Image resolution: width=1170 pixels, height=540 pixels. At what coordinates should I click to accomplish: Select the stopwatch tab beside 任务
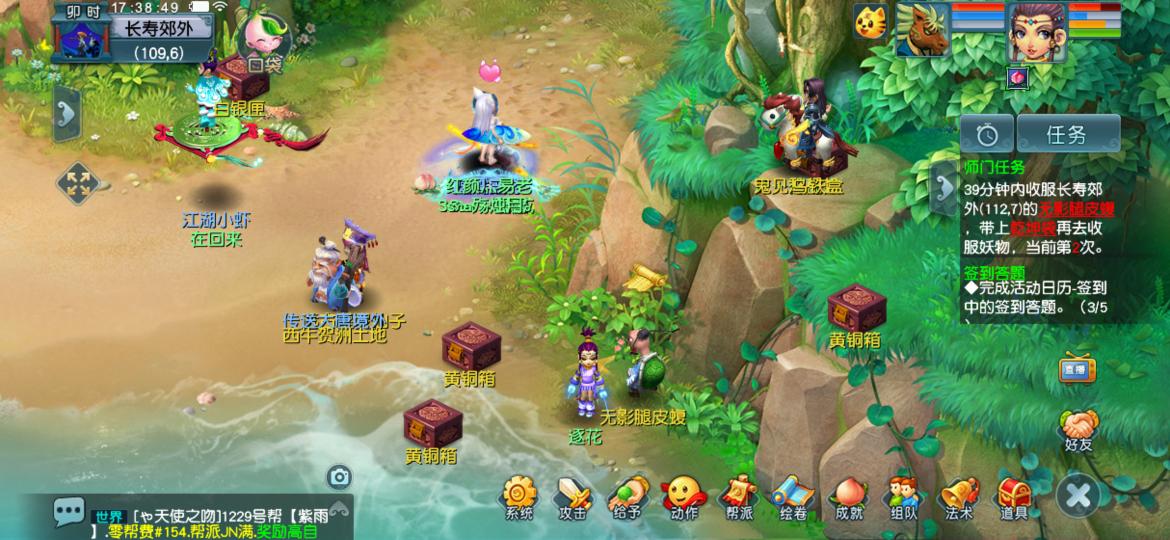click(x=987, y=134)
